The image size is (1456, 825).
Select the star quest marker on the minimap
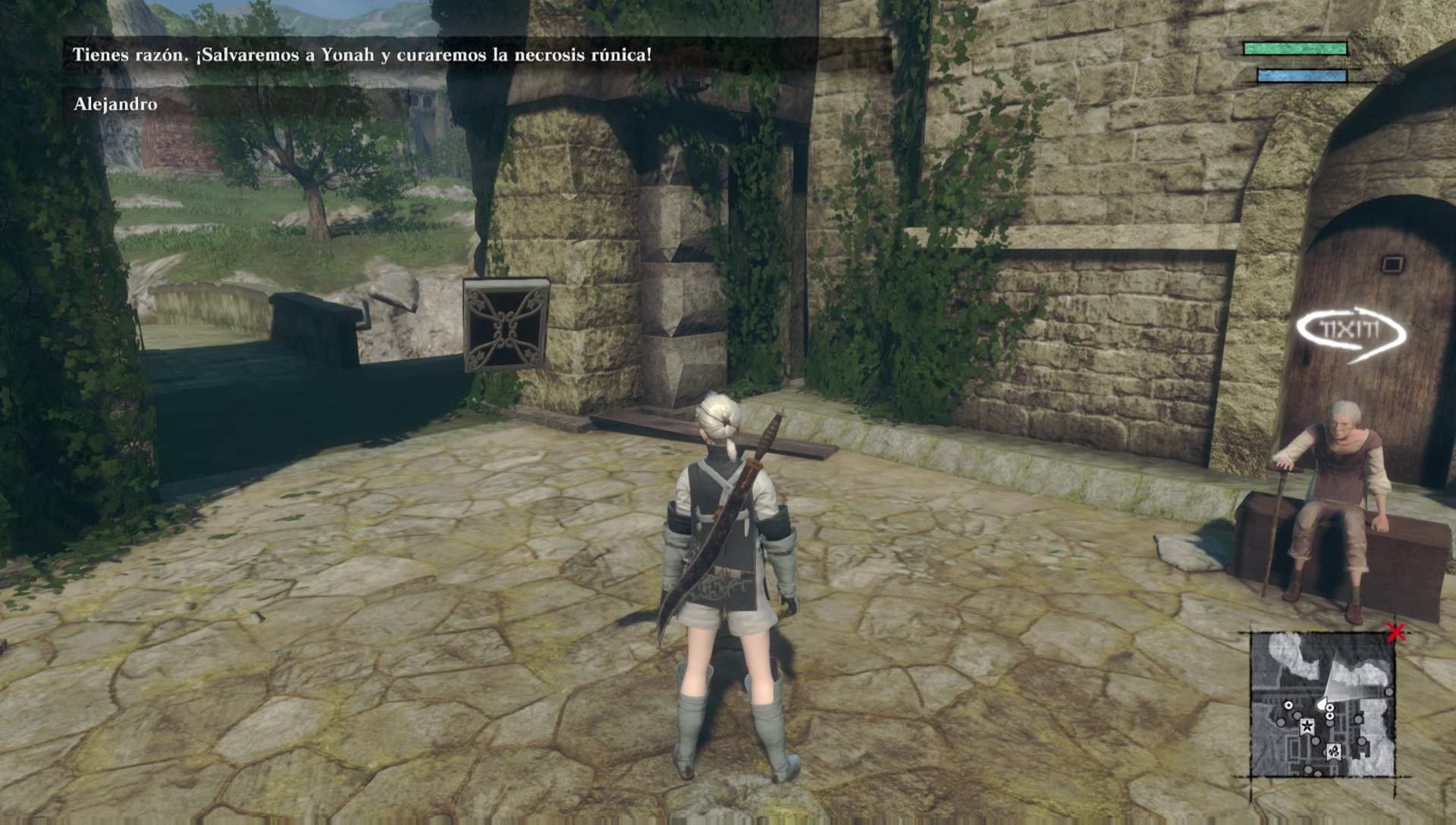coord(1307,726)
